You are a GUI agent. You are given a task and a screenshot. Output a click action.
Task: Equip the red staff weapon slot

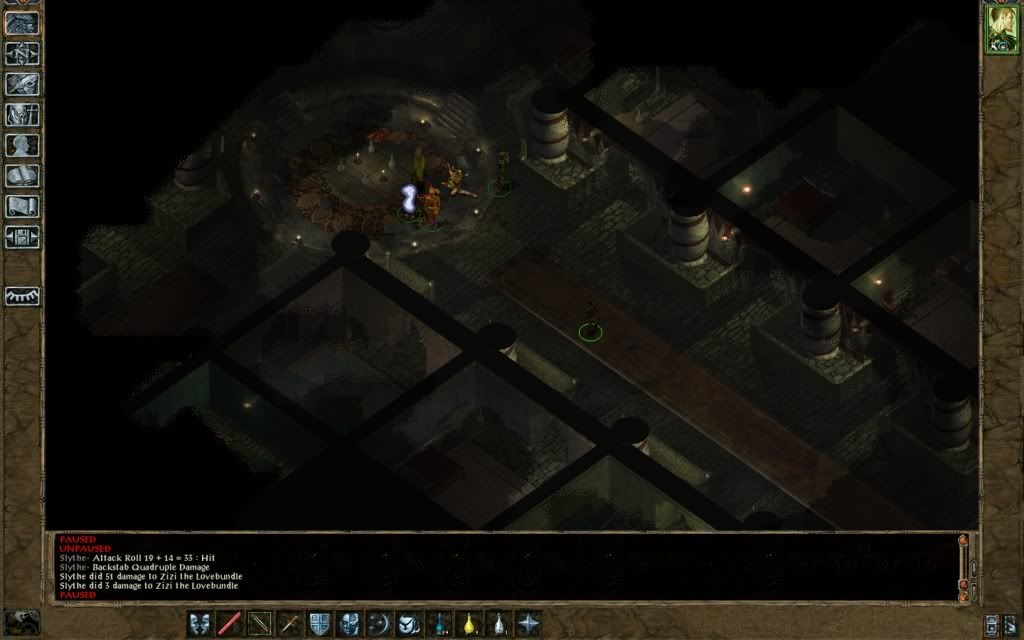230,623
